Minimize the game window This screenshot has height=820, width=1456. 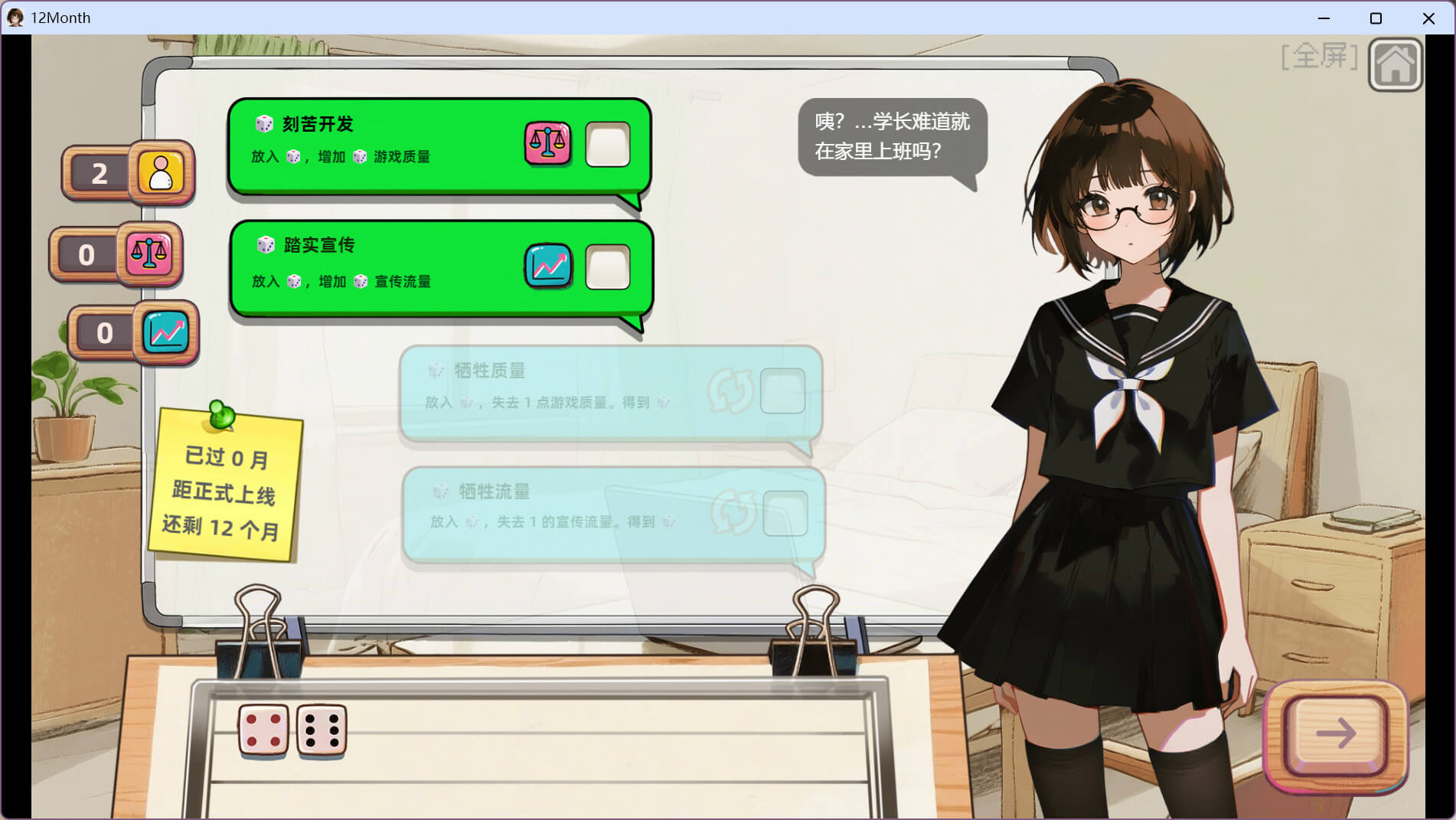(x=1324, y=18)
